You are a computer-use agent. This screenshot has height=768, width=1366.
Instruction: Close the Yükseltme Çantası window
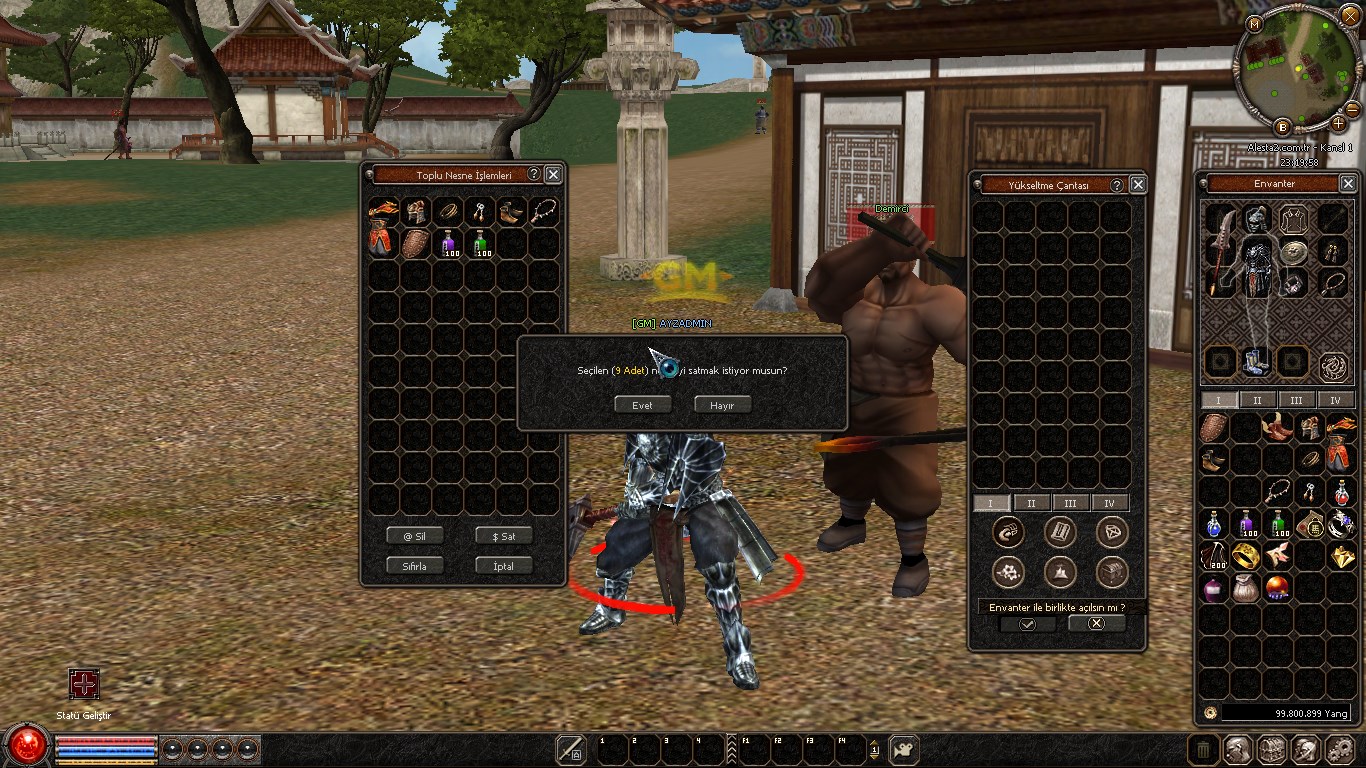pos(1138,185)
